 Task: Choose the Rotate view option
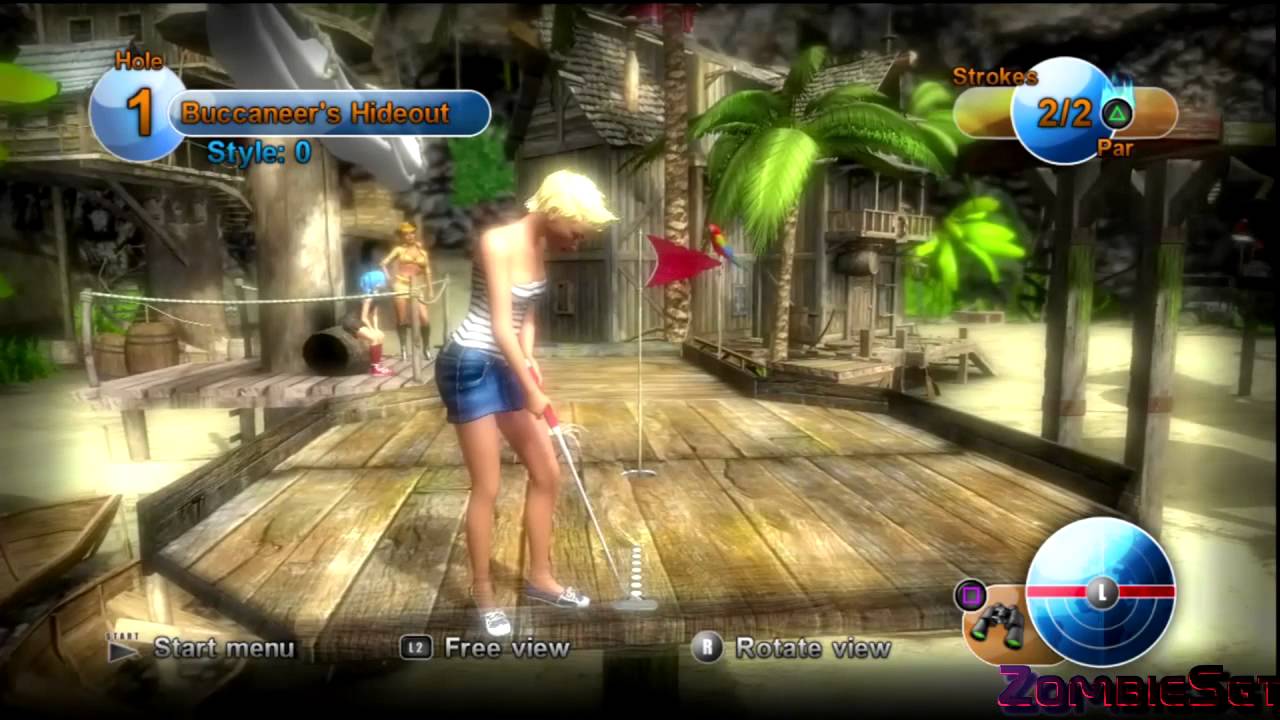point(812,648)
